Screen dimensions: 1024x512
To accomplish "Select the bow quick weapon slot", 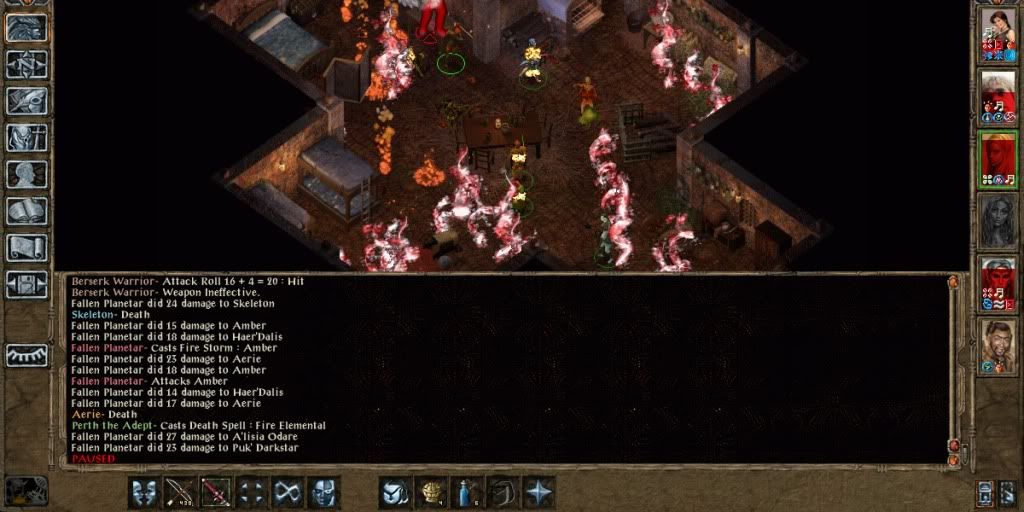I will click(180, 492).
